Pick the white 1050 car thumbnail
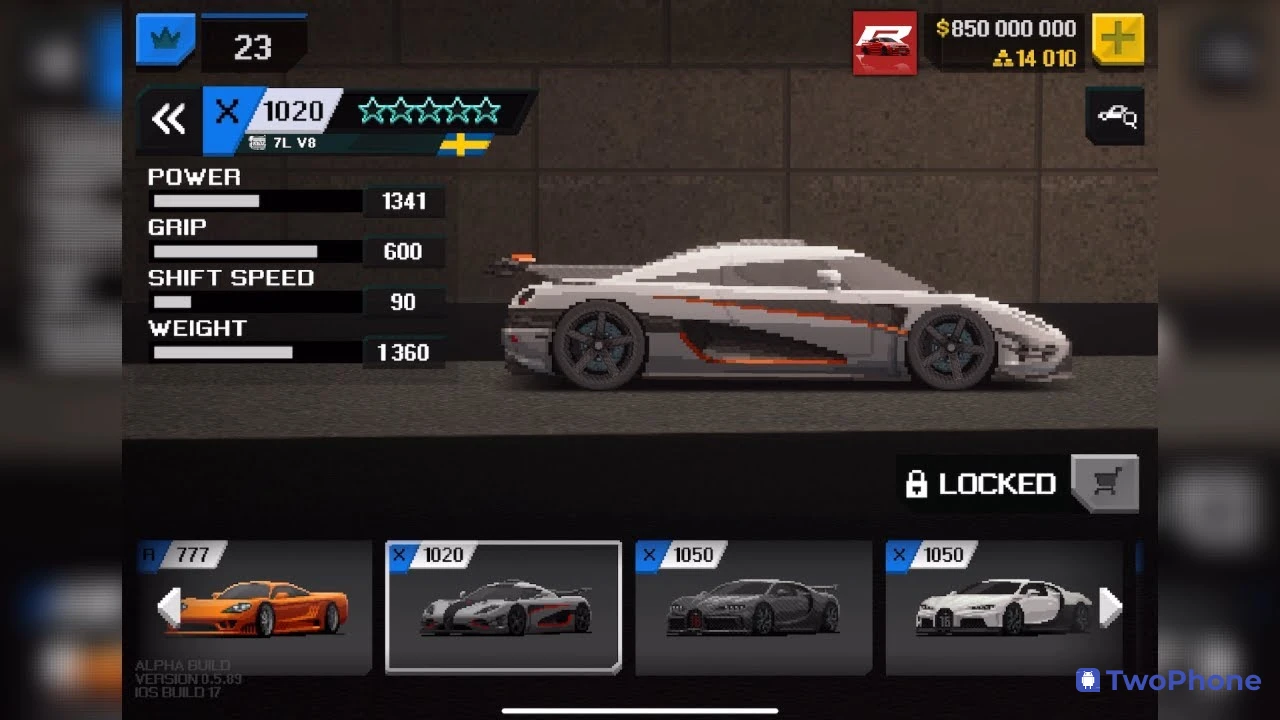 (1000, 607)
